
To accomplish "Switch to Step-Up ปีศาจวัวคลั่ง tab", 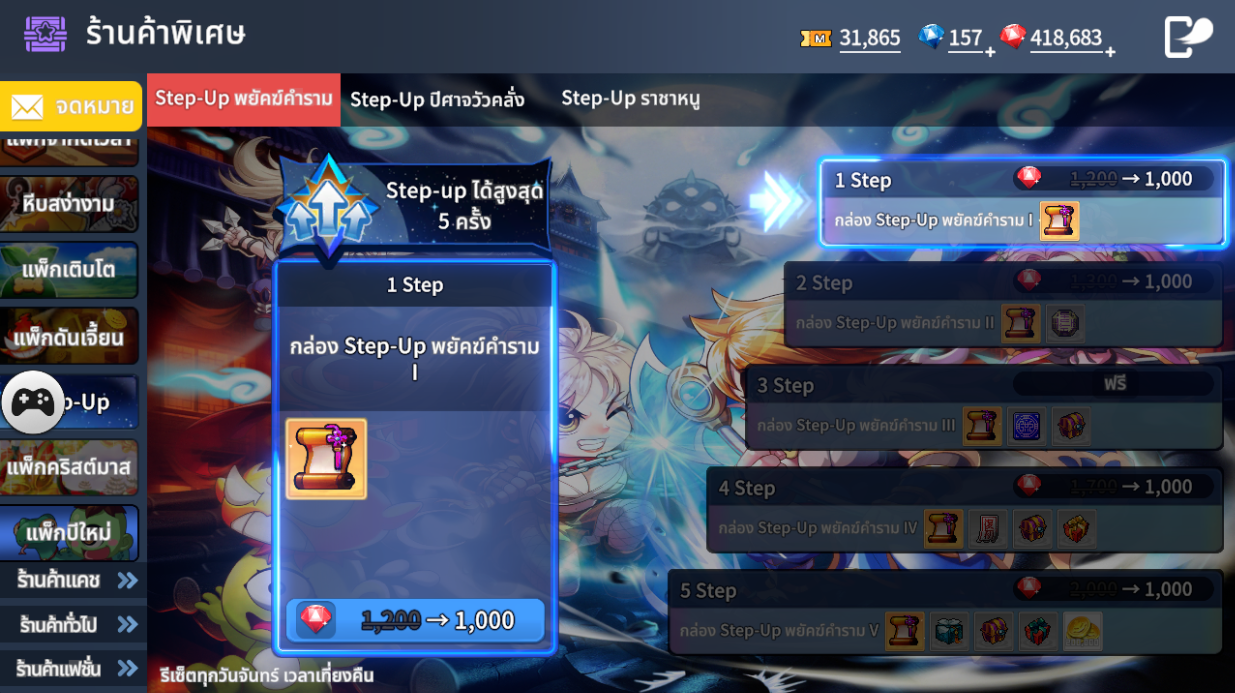I will pos(437,99).
